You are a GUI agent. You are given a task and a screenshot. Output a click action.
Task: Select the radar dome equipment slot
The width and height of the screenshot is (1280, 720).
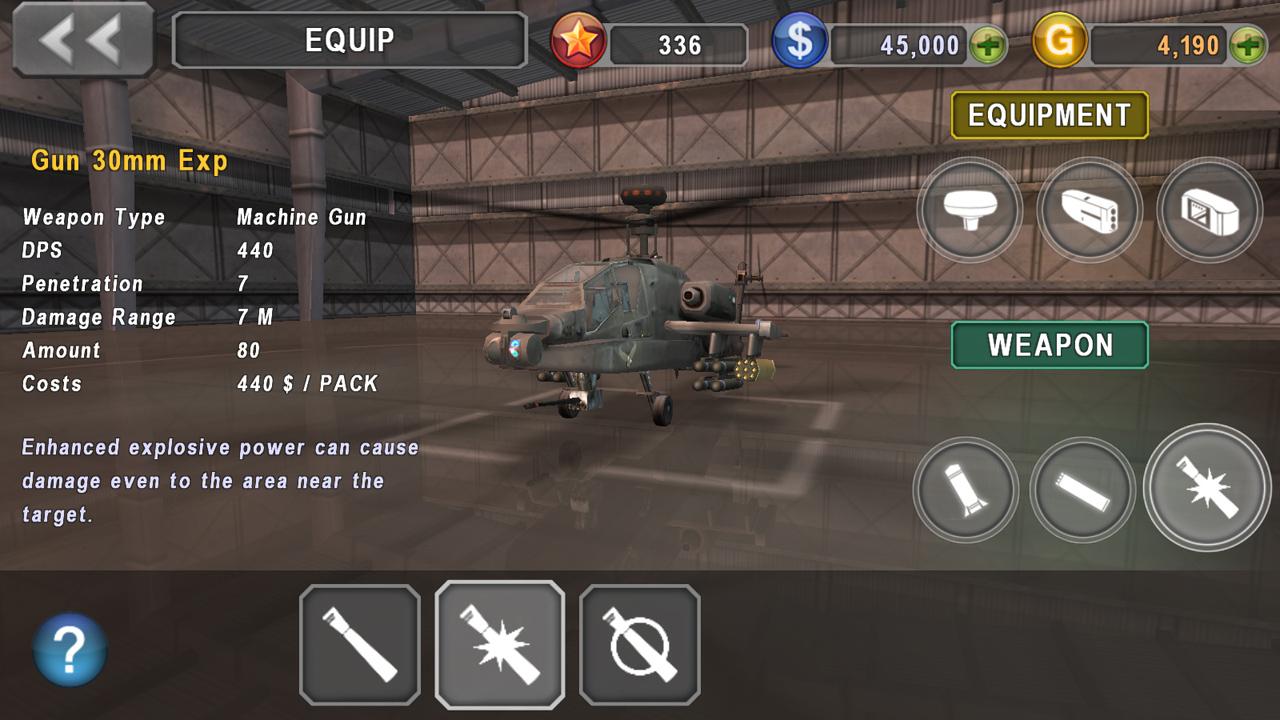[969, 210]
